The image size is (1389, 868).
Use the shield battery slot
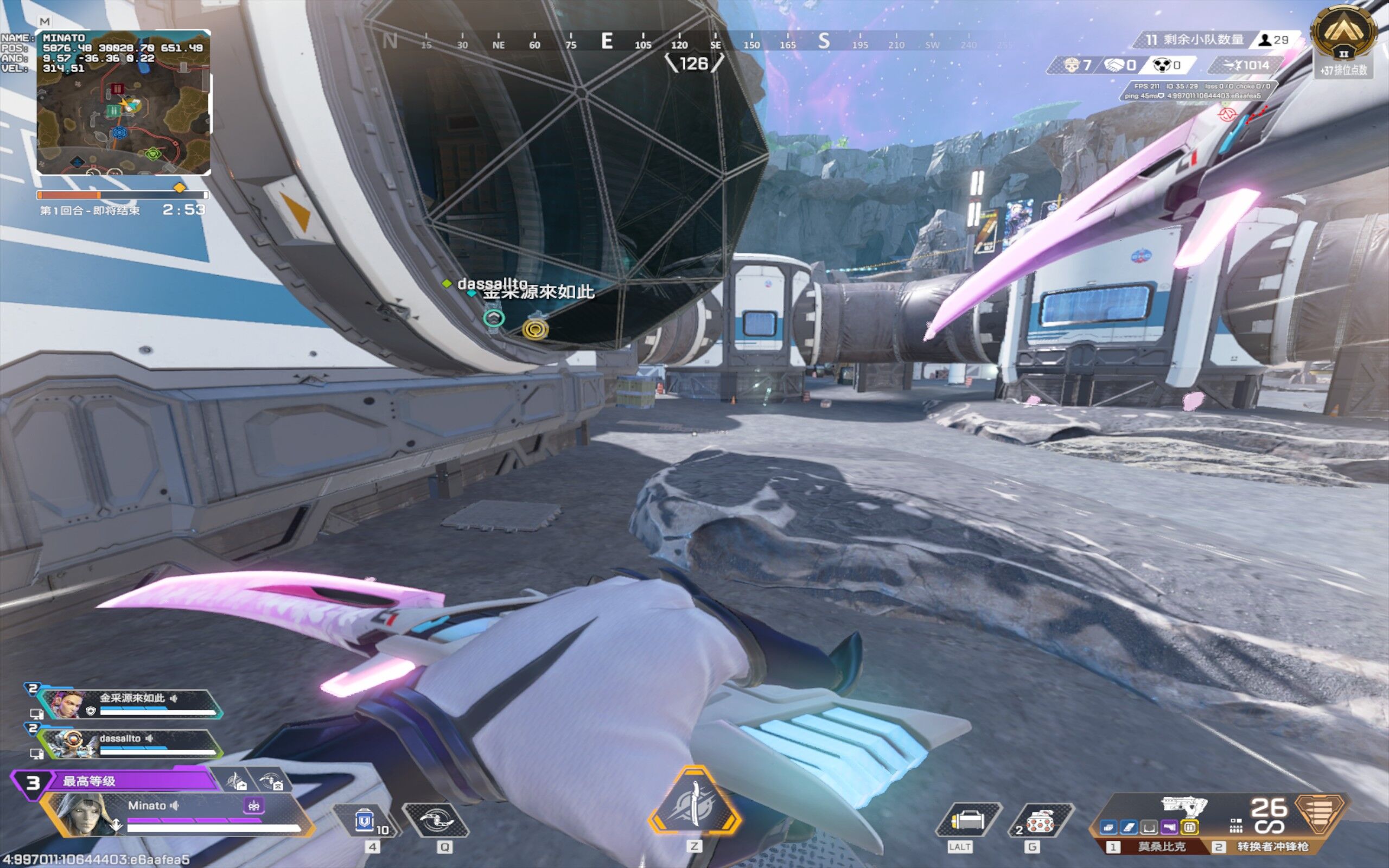click(365, 821)
